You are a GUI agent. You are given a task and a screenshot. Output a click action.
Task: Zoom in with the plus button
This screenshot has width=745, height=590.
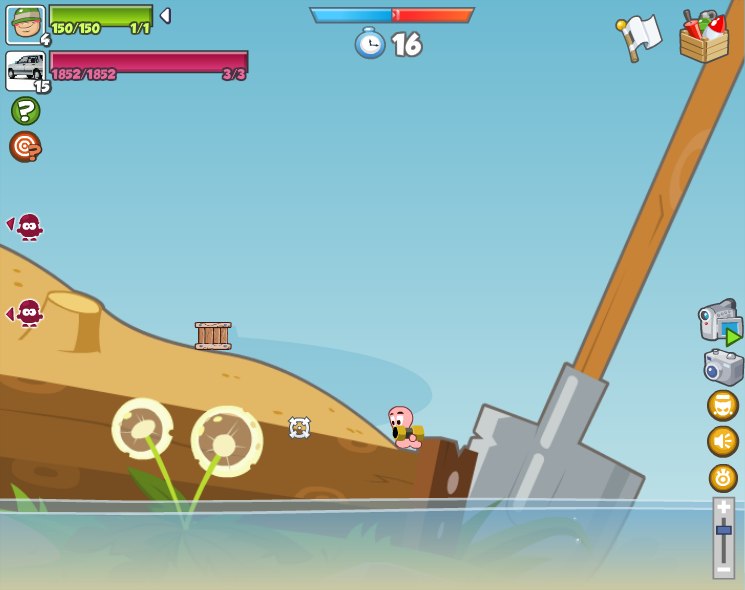[x=723, y=507]
